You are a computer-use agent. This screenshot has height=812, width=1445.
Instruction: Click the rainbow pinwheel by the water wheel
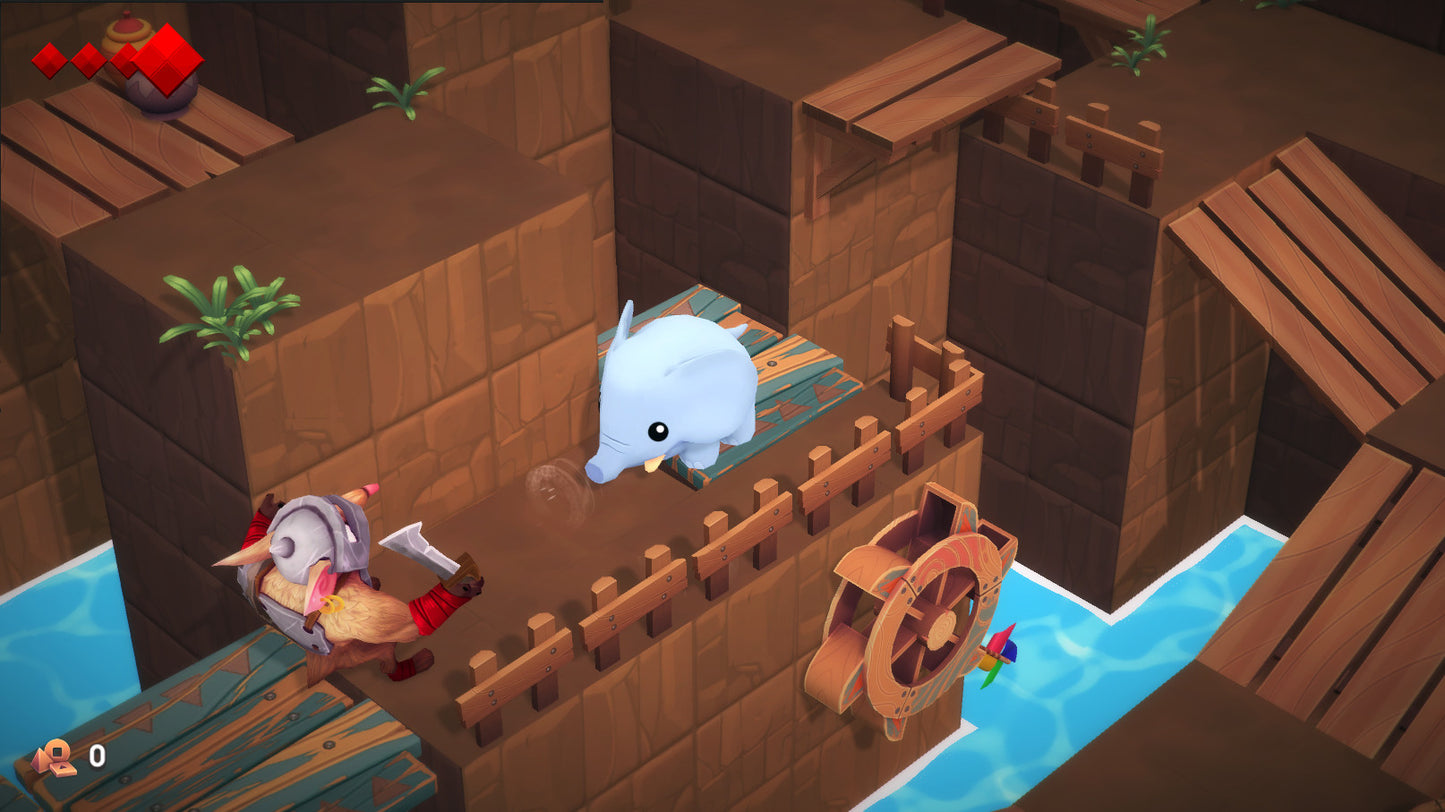point(999,652)
